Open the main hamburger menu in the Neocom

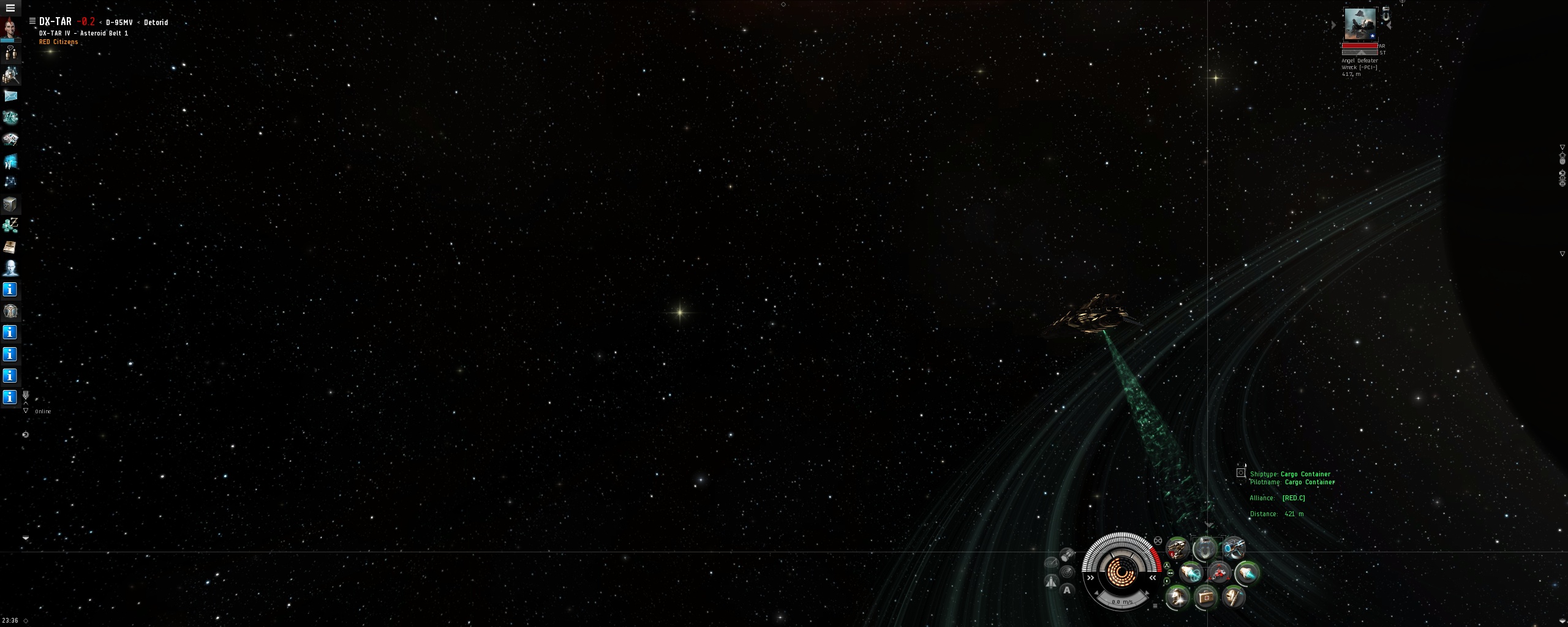(10, 8)
